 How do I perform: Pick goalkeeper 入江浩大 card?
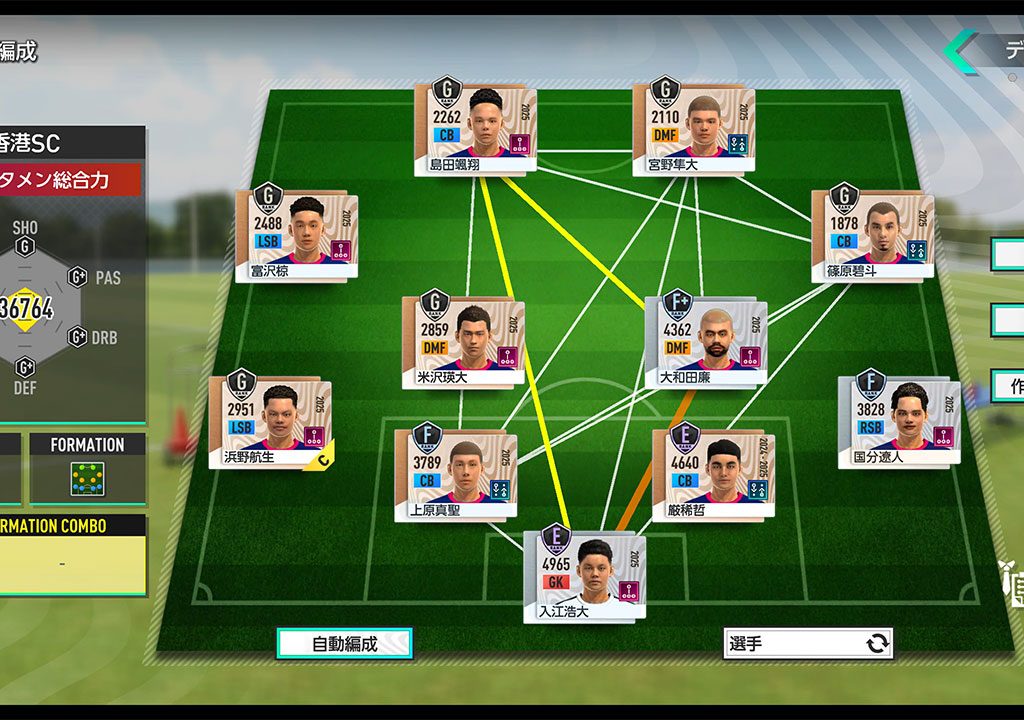[584, 577]
